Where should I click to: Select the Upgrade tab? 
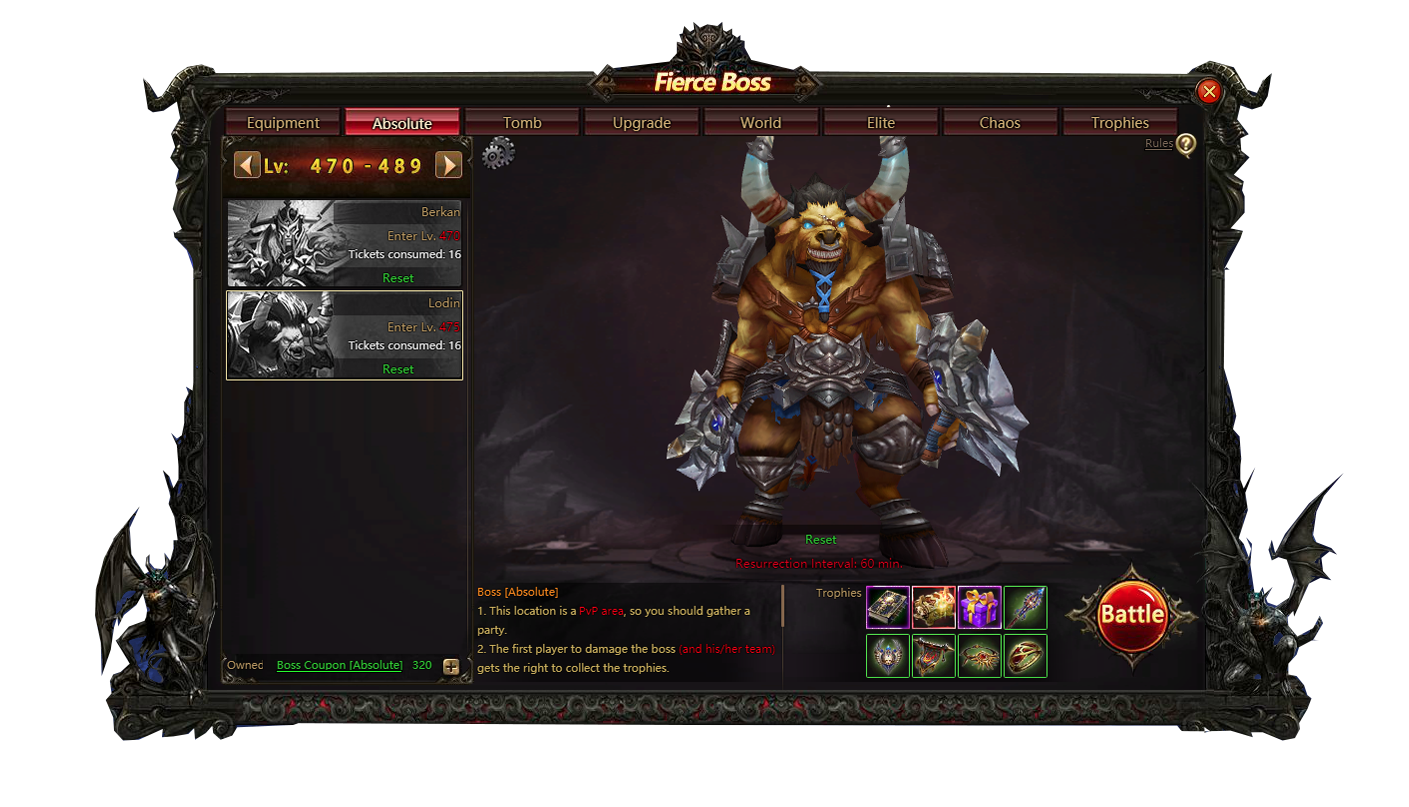click(641, 123)
